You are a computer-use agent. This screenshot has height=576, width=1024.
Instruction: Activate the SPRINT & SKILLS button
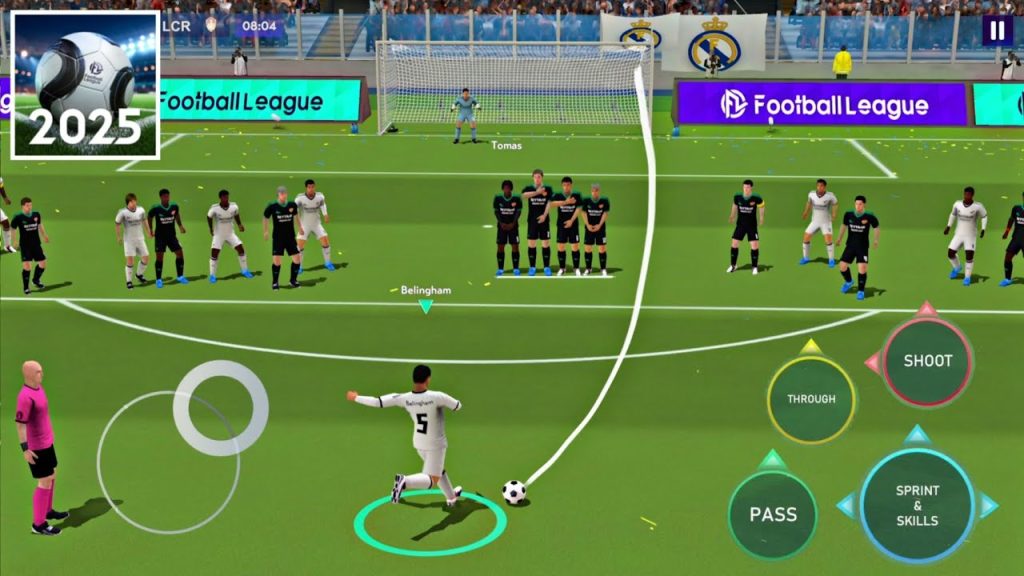(916, 505)
